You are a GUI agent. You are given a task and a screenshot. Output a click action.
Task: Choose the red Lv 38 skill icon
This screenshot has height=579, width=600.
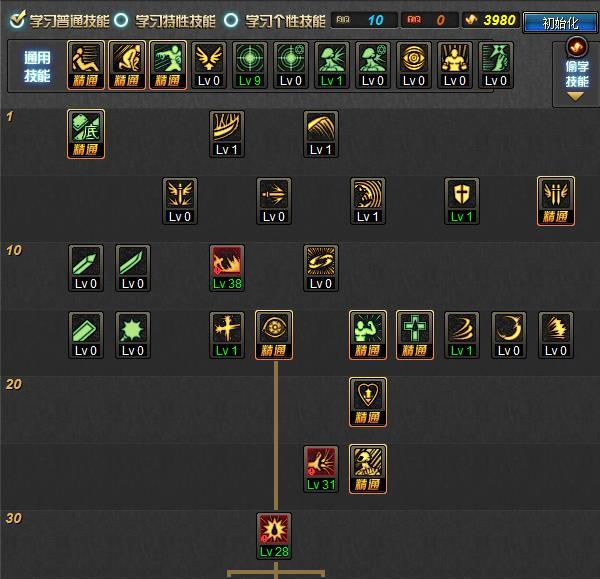(227, 267)
